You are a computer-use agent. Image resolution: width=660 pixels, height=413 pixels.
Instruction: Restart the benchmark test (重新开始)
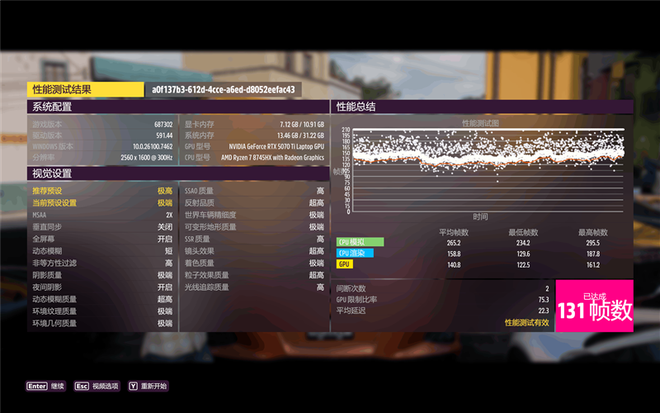tap(147, 385)
